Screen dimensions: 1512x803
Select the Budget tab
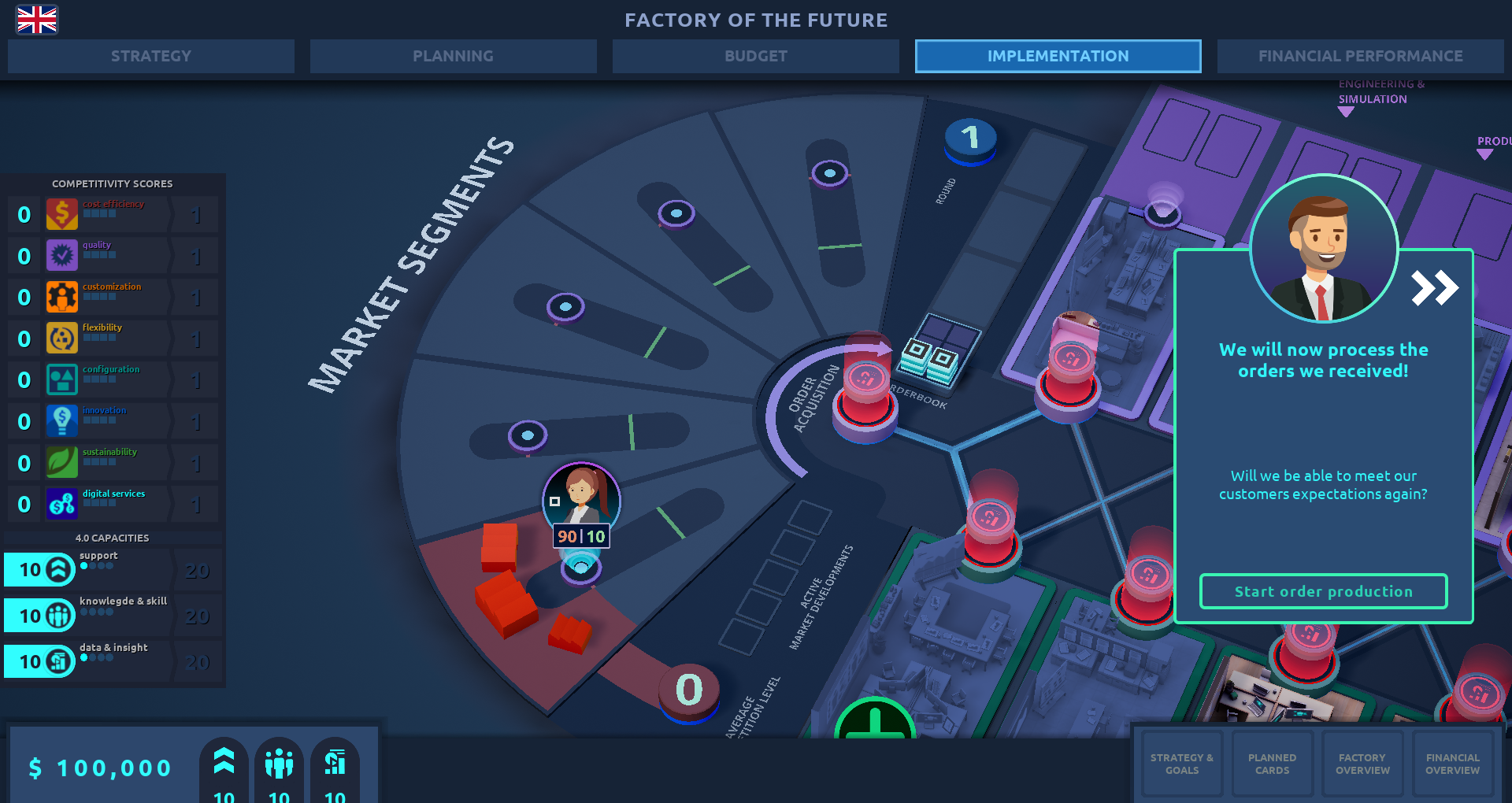(755, 56)
